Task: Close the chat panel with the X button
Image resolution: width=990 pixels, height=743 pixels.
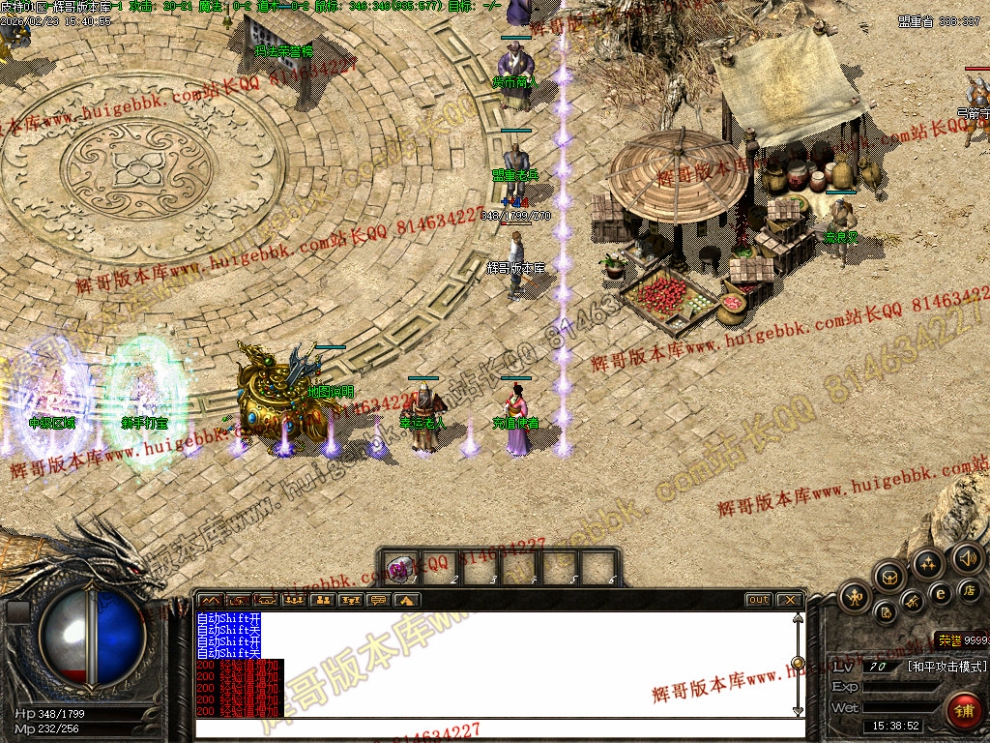Action: click(x=790, y=600)
